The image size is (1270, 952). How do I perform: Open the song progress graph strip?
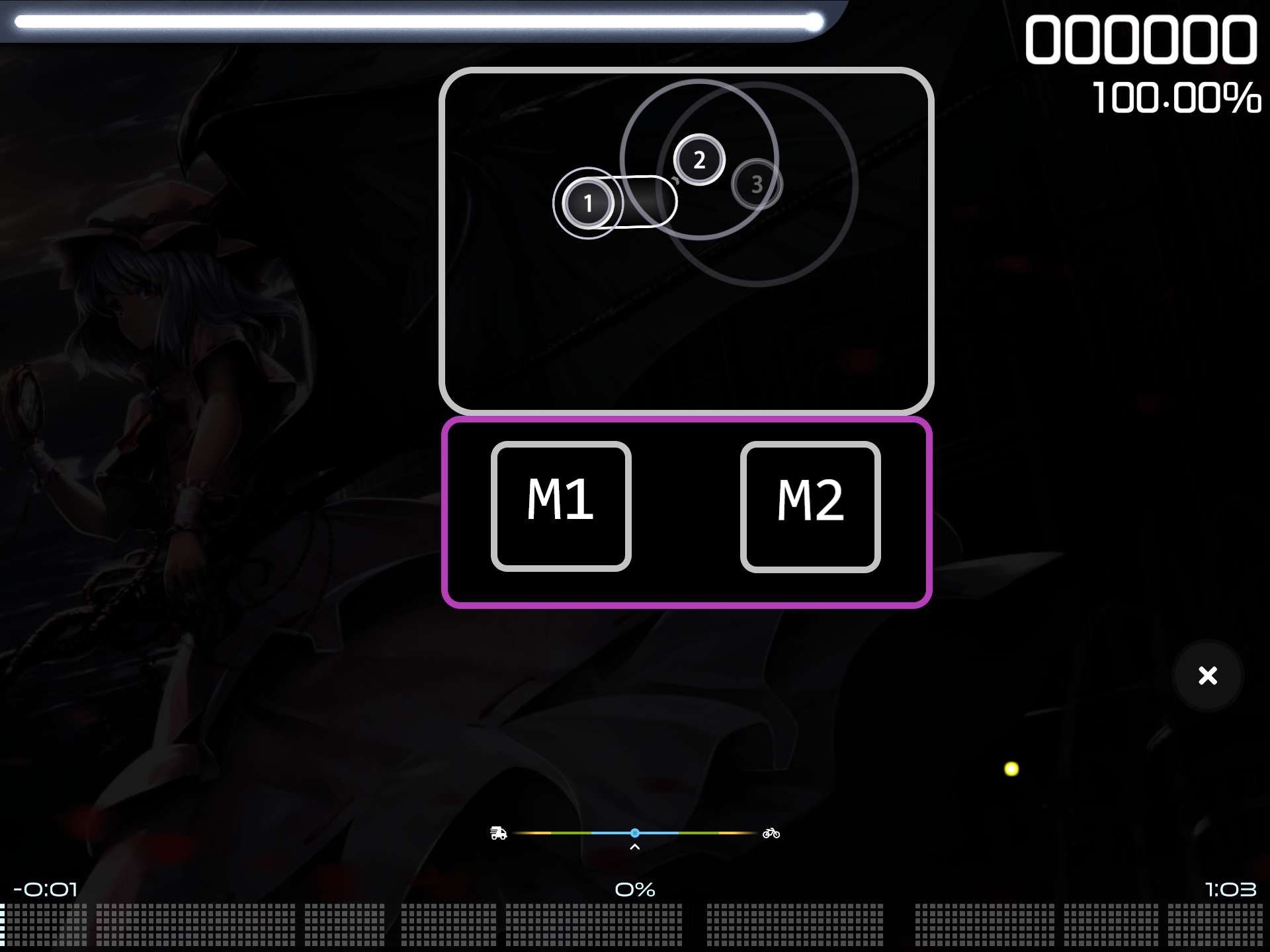click(x=635, y=926)
